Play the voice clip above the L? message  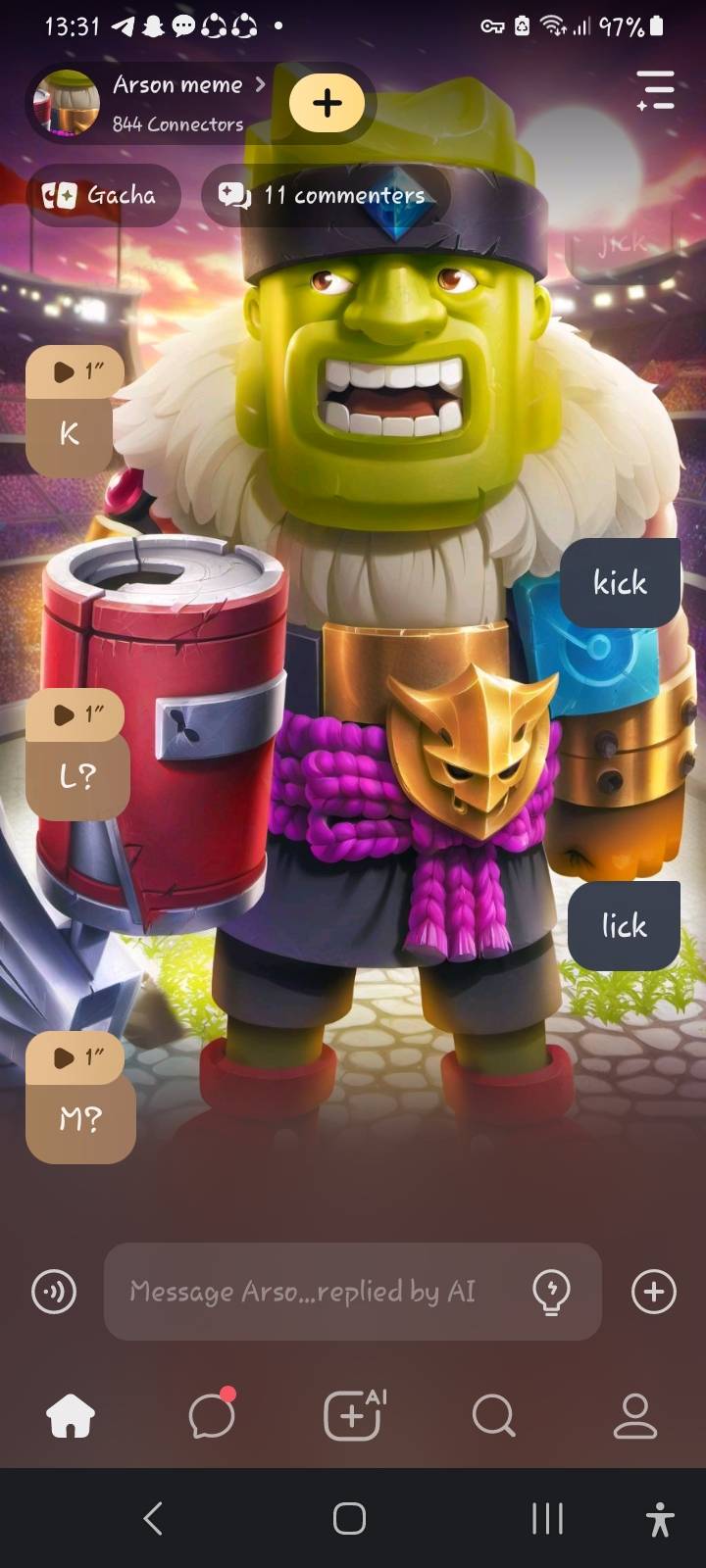coord(76,714)
